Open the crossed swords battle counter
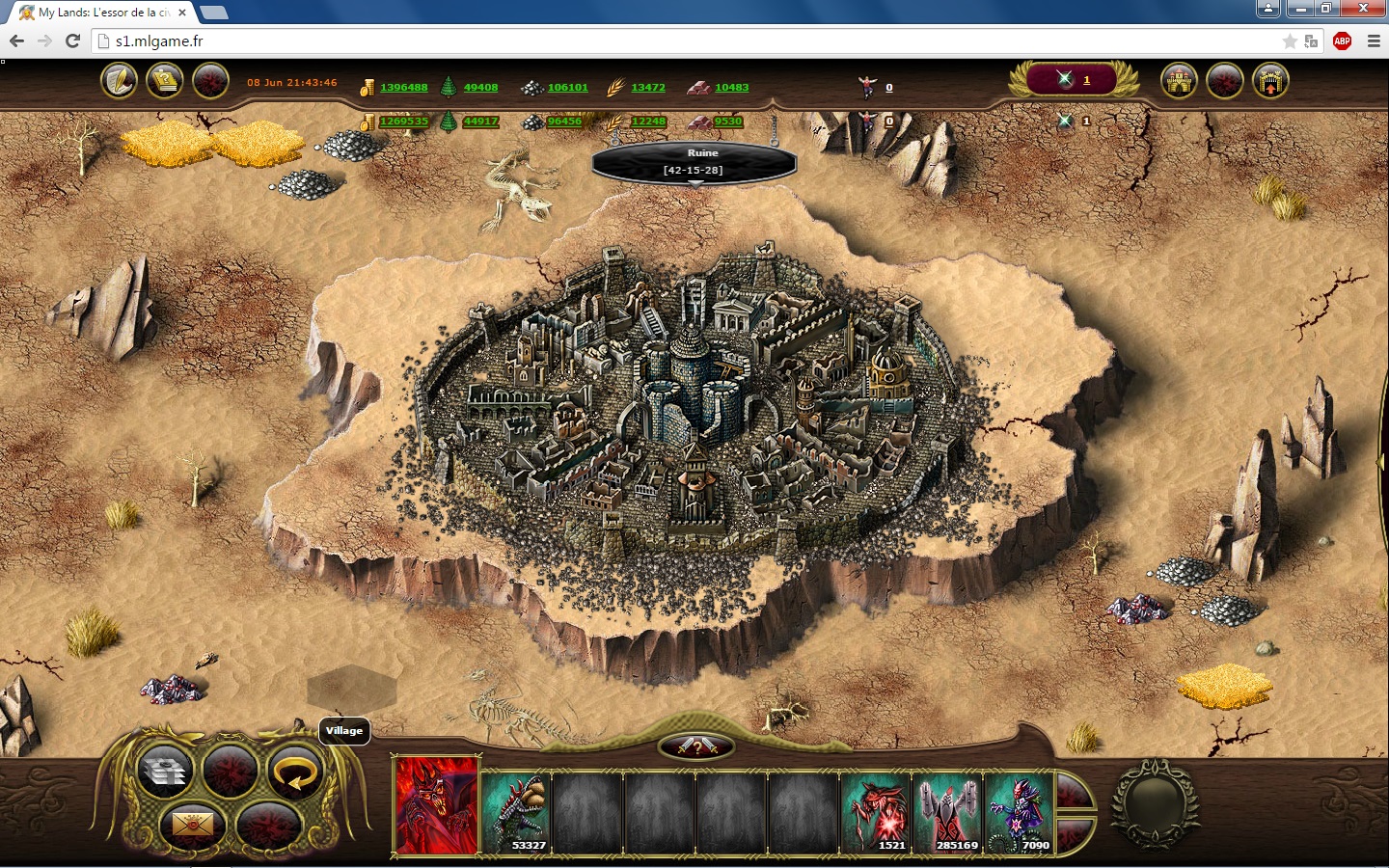Image resolution: width=1389 pixels, height=868 pixels. (1072, 80)
